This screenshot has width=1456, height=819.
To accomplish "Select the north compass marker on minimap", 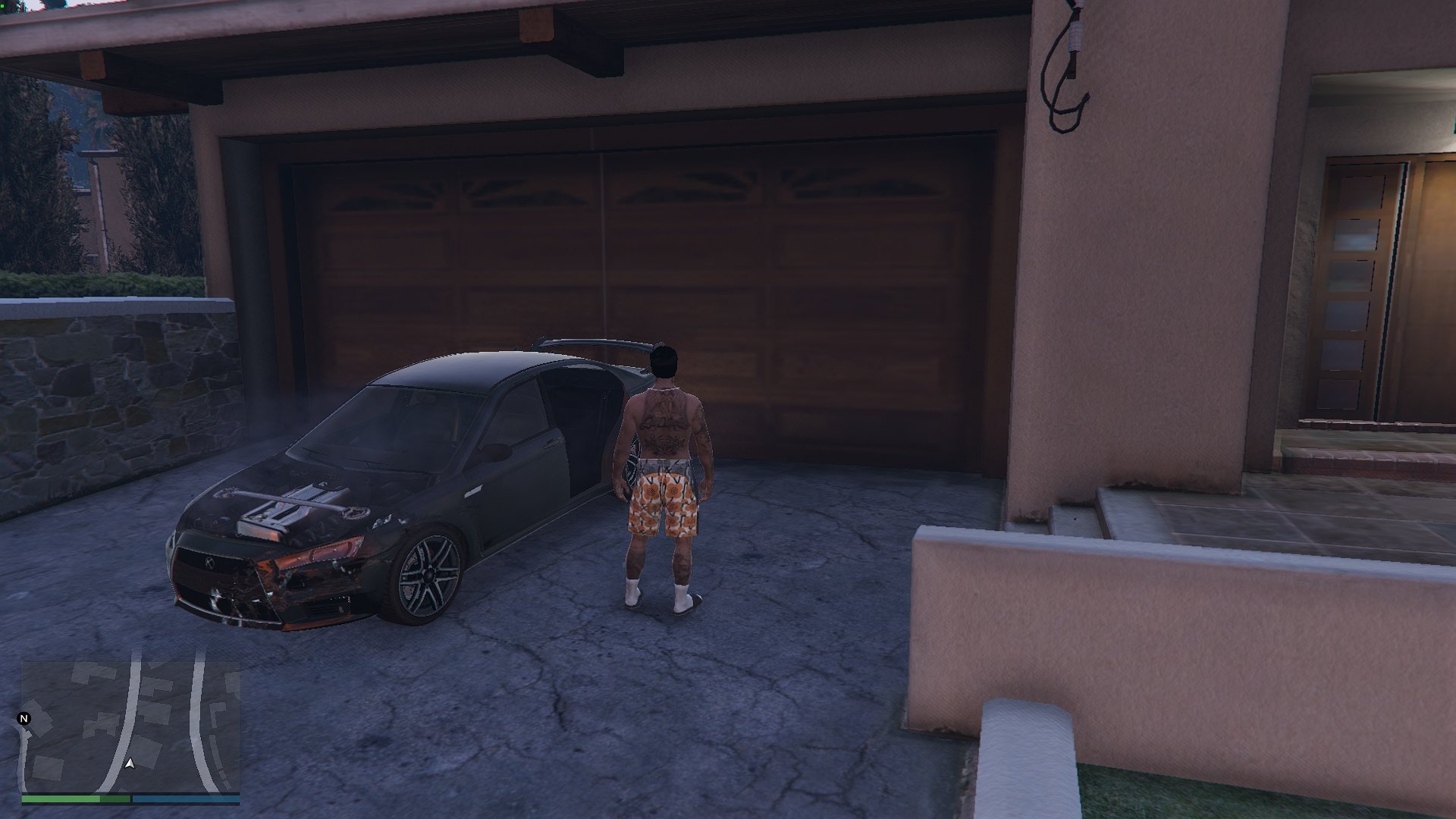I will (24, 719).
